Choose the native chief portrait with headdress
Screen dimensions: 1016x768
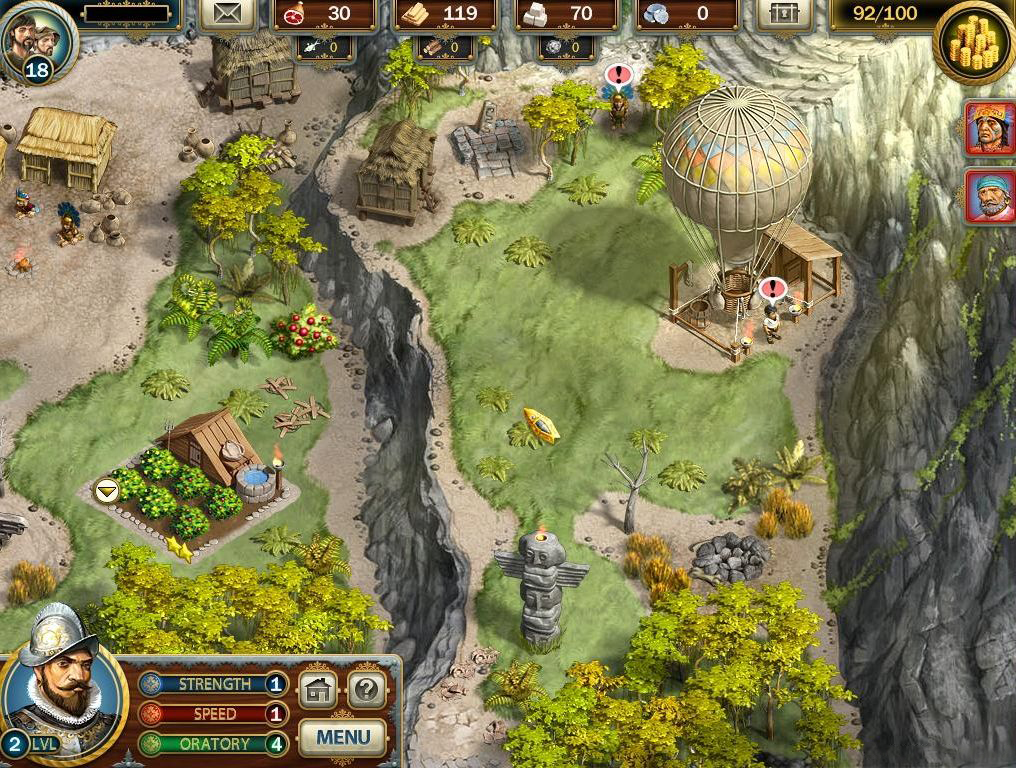pos(990,128)
